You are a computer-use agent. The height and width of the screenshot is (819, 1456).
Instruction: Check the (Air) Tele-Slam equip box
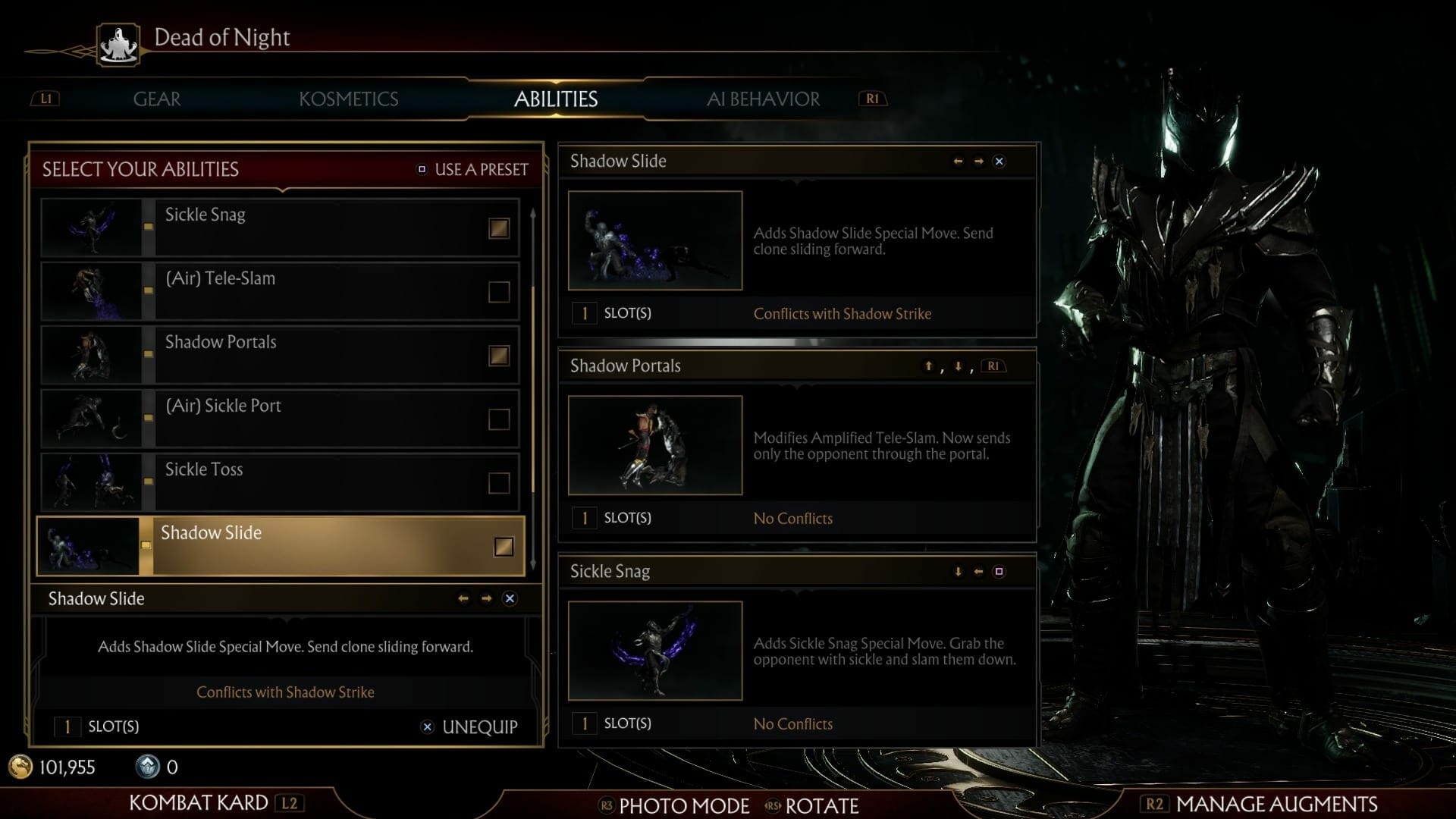click(x=498, y=290)
